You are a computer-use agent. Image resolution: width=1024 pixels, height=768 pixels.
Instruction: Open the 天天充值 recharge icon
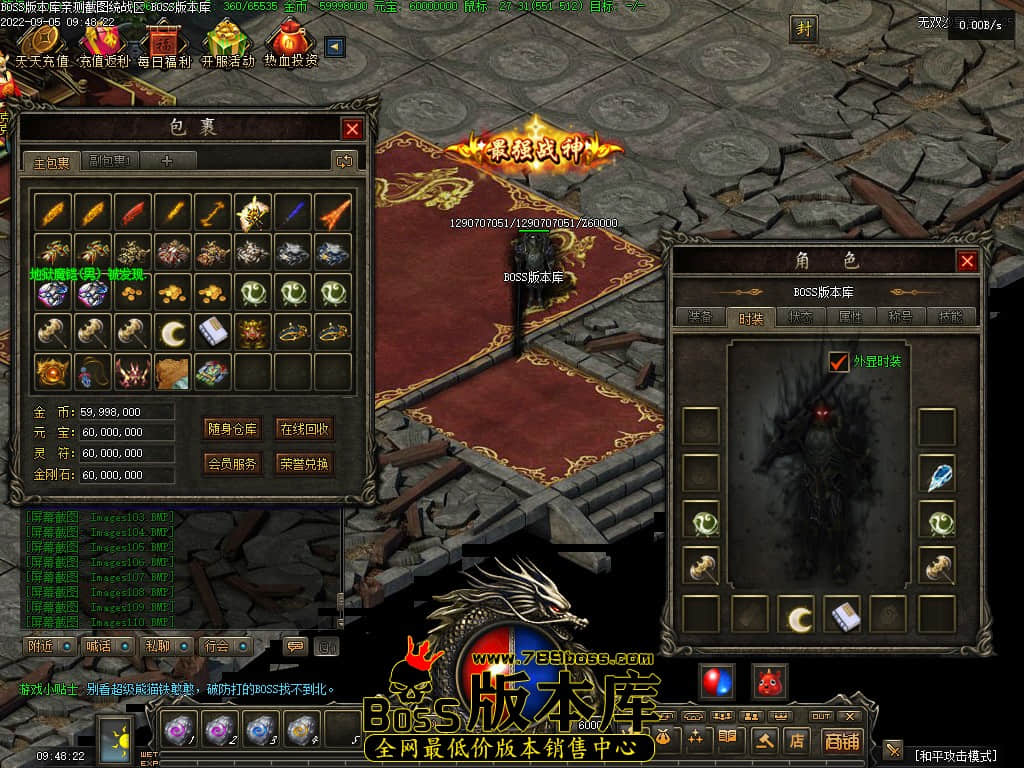(42, 44)
